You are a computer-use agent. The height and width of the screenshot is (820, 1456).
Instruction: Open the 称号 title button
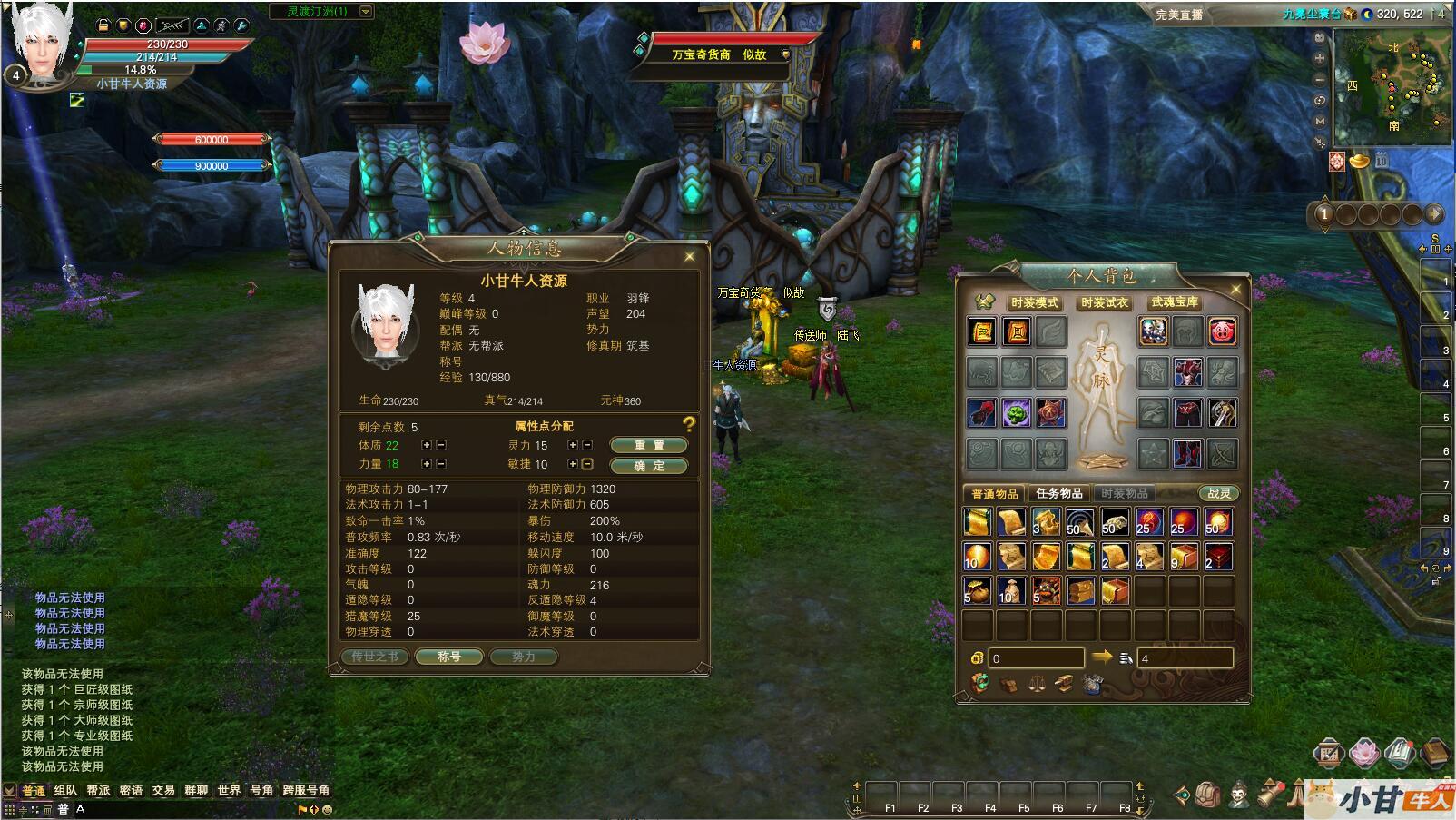point(449,657)
